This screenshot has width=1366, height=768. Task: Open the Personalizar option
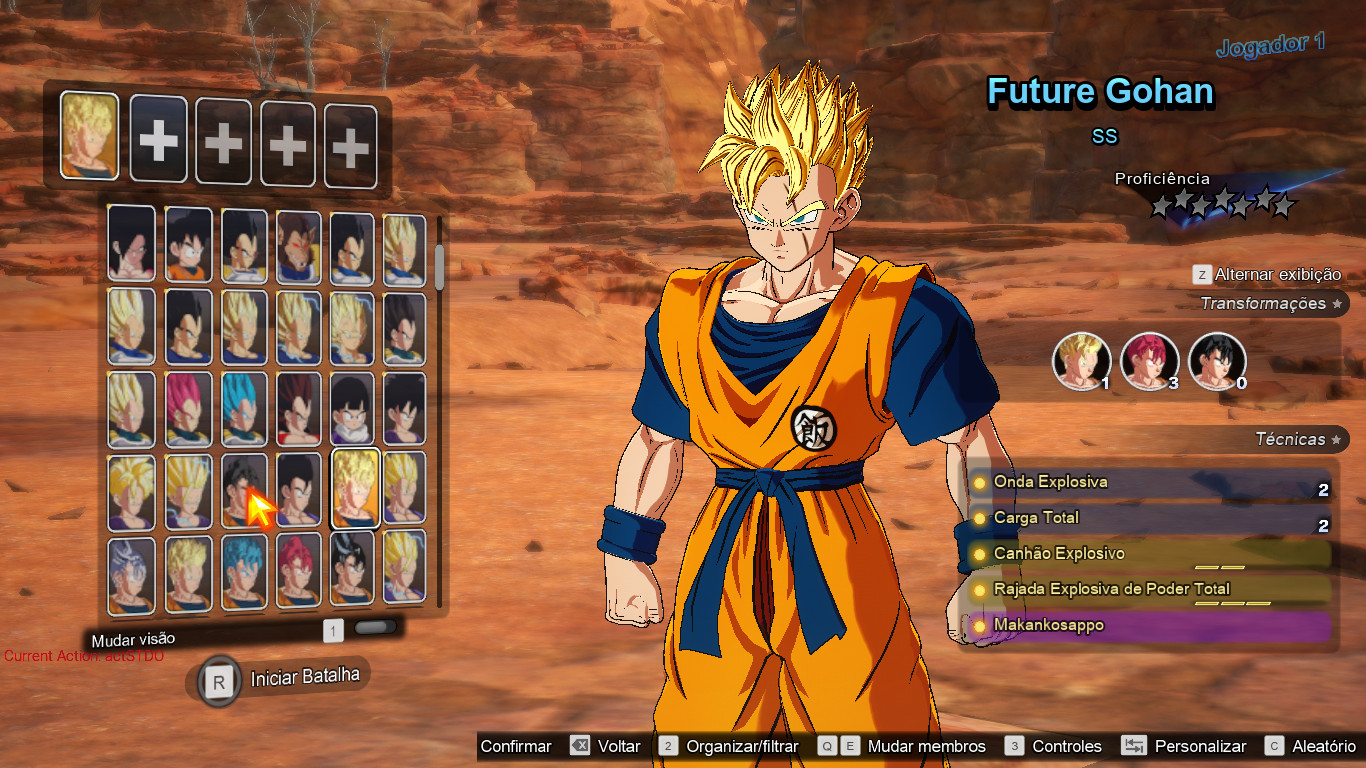pyautogui.click(x=1200, y=746)
